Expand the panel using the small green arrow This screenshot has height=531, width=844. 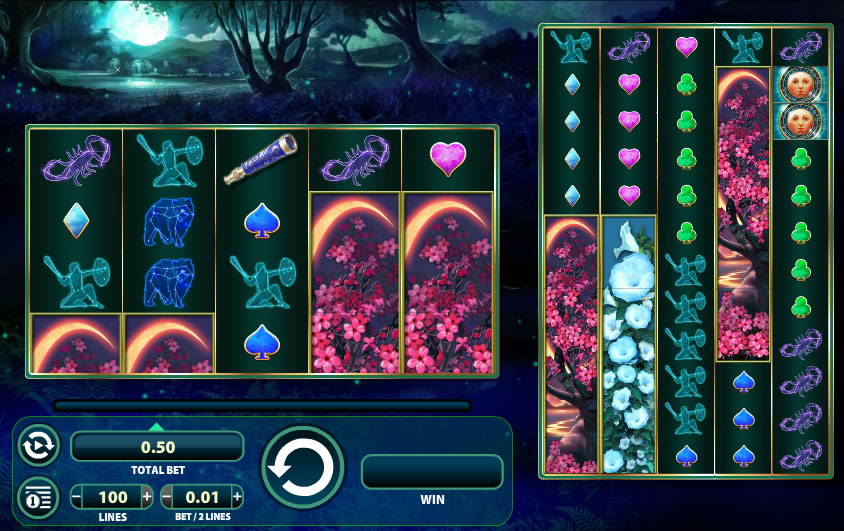pyautogui.click(x=156, y=427)
